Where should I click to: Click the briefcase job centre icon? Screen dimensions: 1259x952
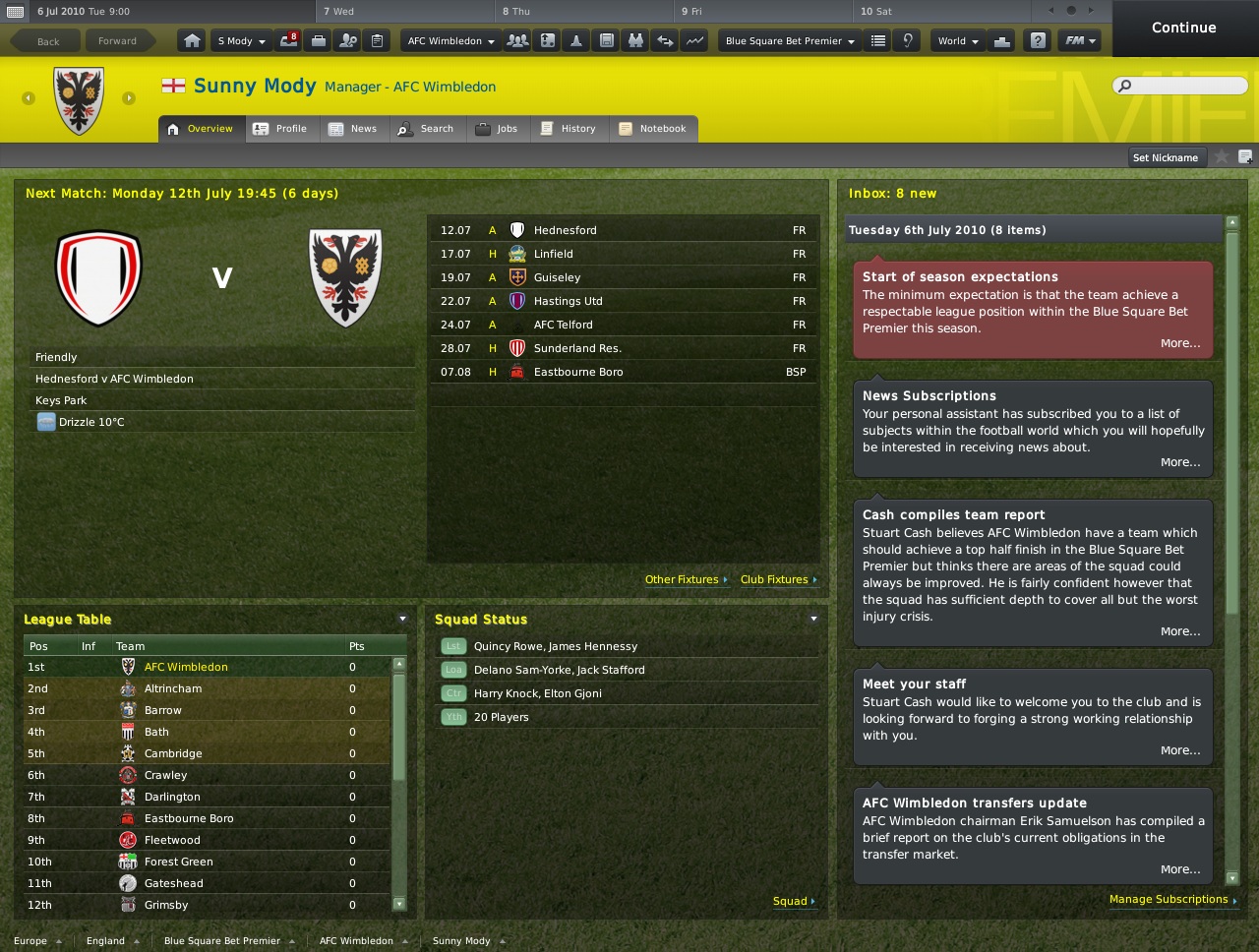[x=319, y=39]
